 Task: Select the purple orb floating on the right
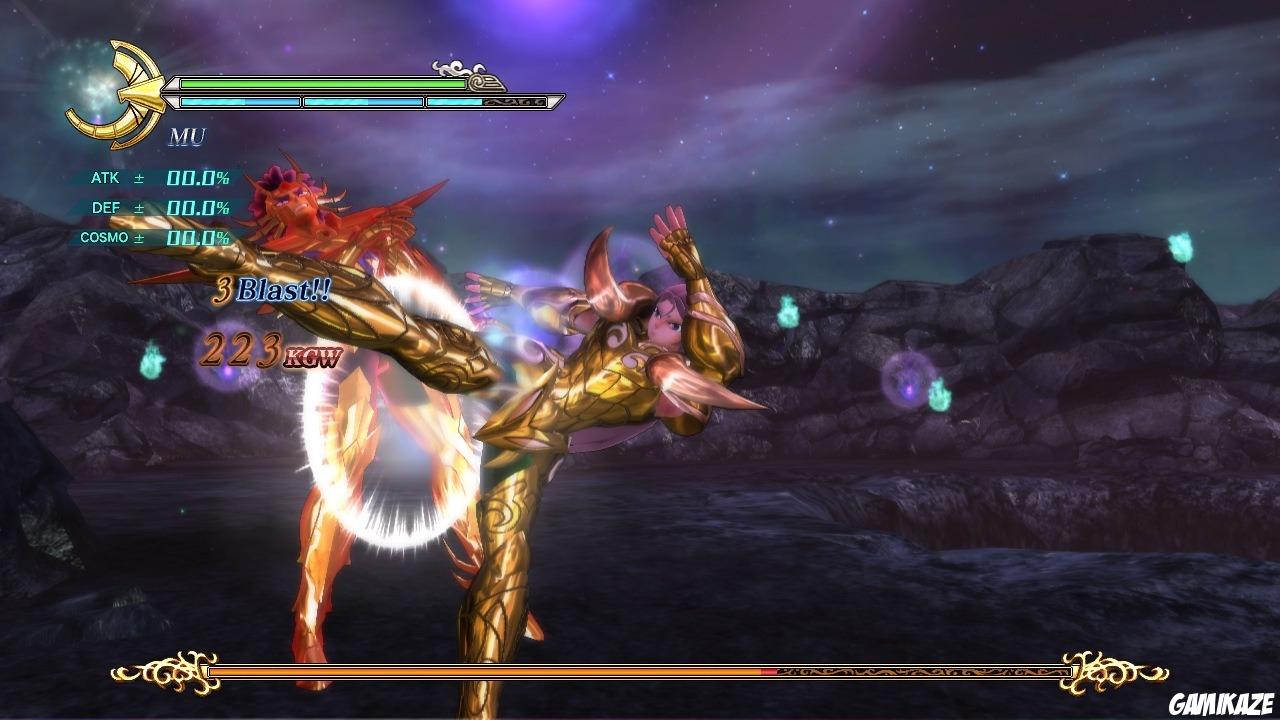pos(909,382)
